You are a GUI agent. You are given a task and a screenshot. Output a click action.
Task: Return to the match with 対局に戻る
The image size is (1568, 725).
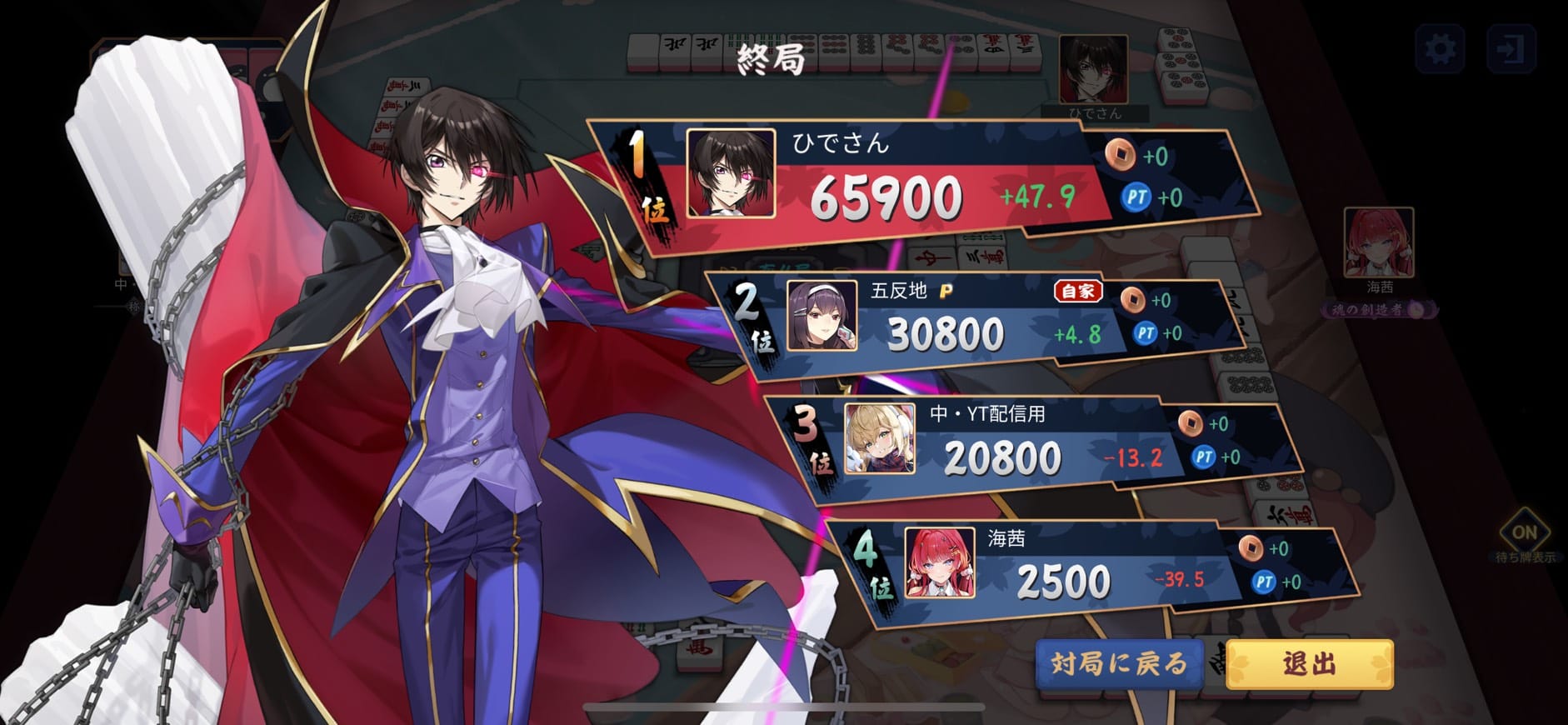coord(1119,663)
